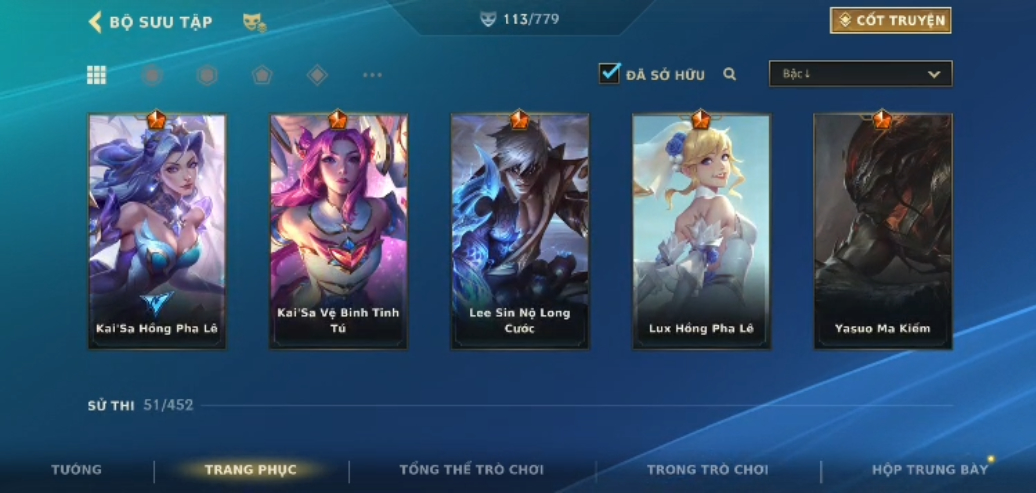Screen dimensions: 1036x493
Task: Go to the Hộp Trưng Bày tab
Action: pyautogui.click(x=929, y=470)
